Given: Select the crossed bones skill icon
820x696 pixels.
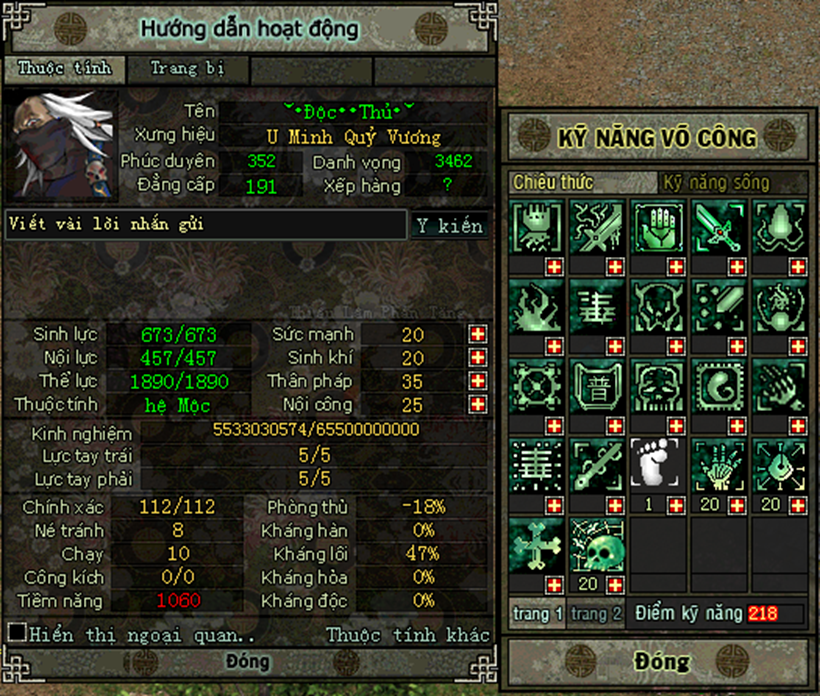Looking at the screenshot, I should (x=536, y=545).
